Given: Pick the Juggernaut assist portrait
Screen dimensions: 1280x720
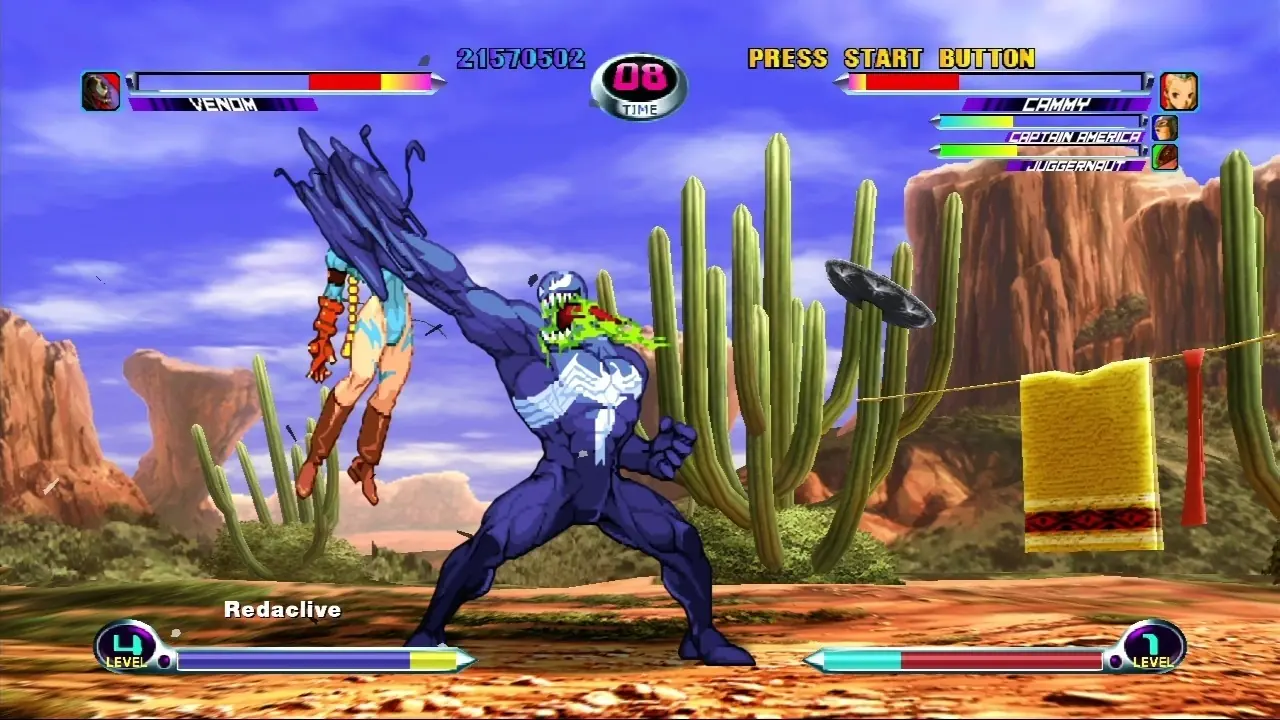Looking at the screenshot, I should tap(1164, 157).
